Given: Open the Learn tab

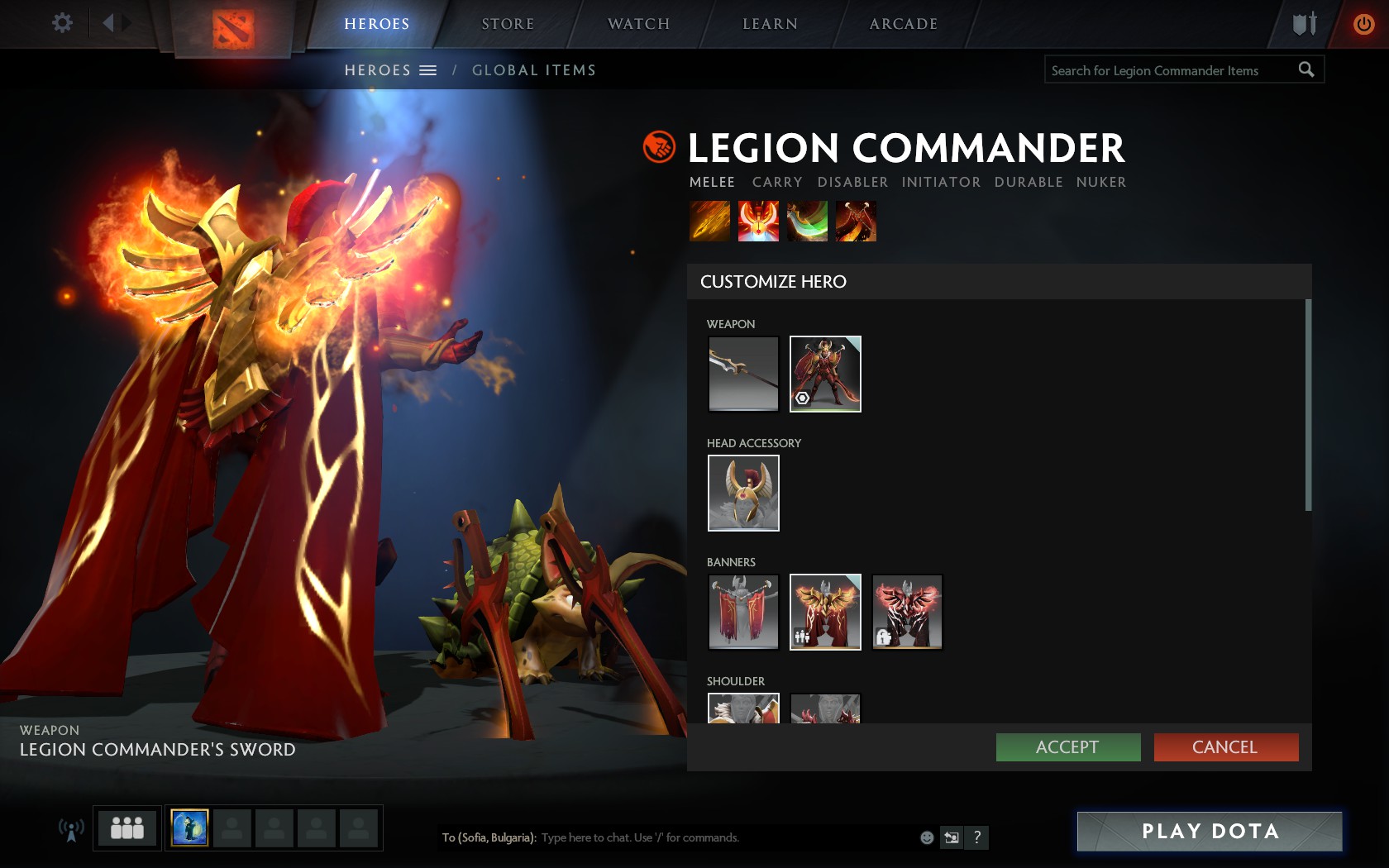Looking at the screenshot, I should coord(770,24).
